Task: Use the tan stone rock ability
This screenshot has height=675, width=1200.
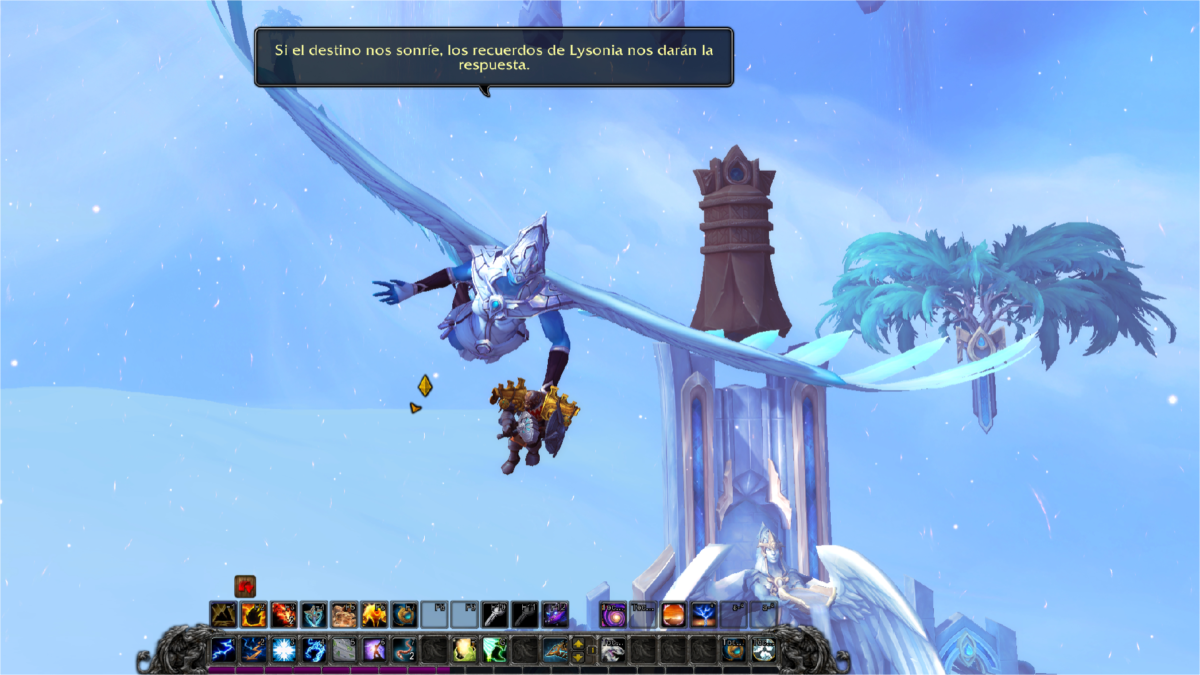Action: click(x=344, y=614)
